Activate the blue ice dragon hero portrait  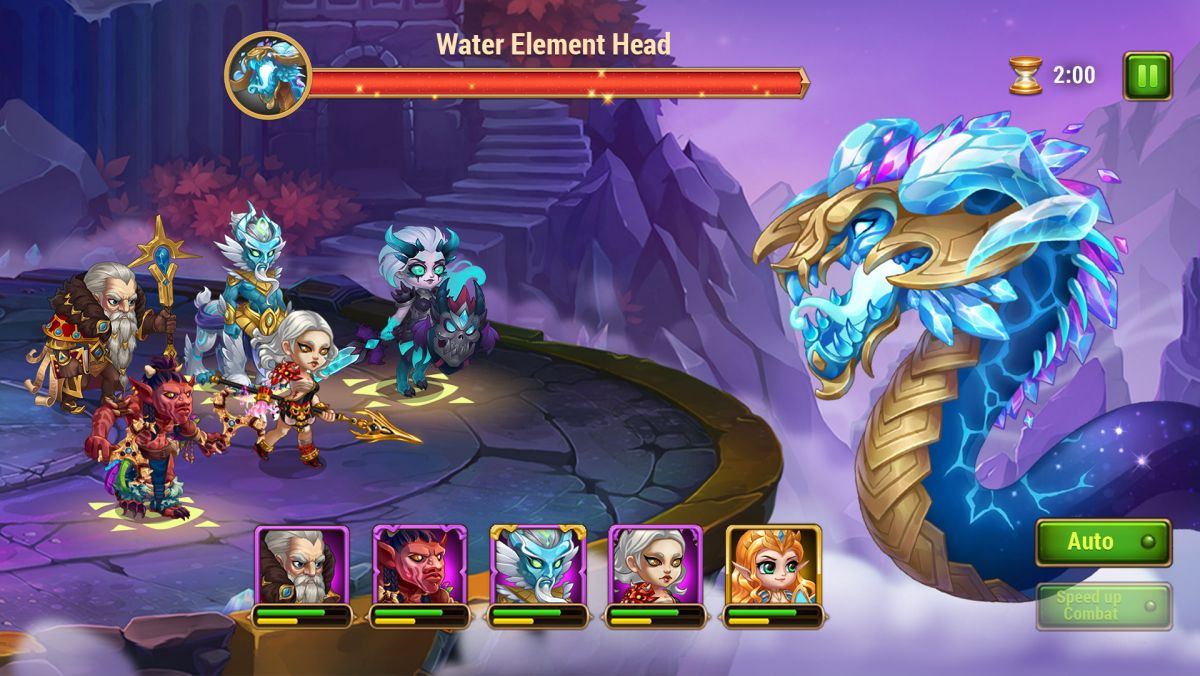coord(538,566)
